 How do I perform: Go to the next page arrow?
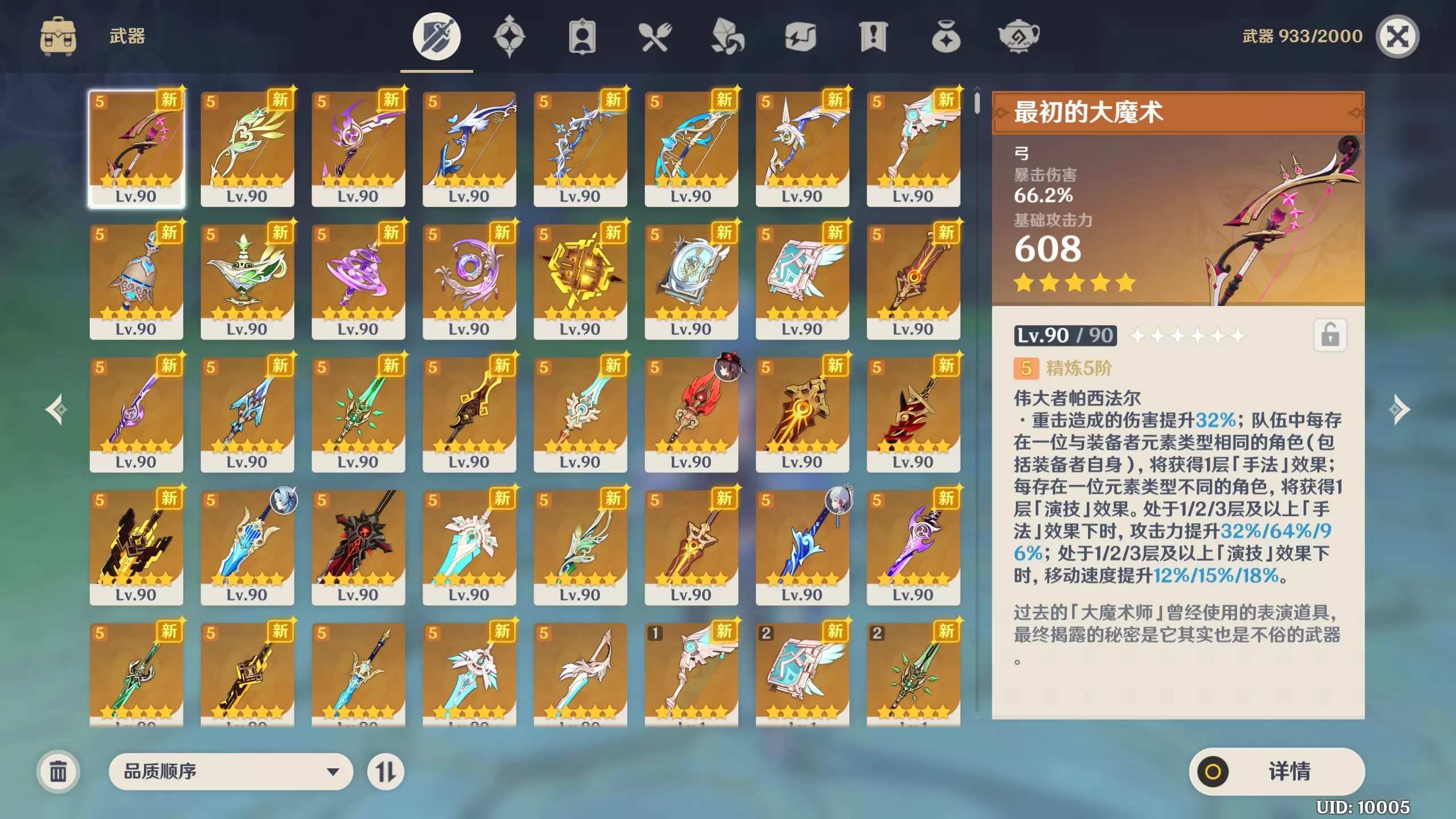[1400, 409]
